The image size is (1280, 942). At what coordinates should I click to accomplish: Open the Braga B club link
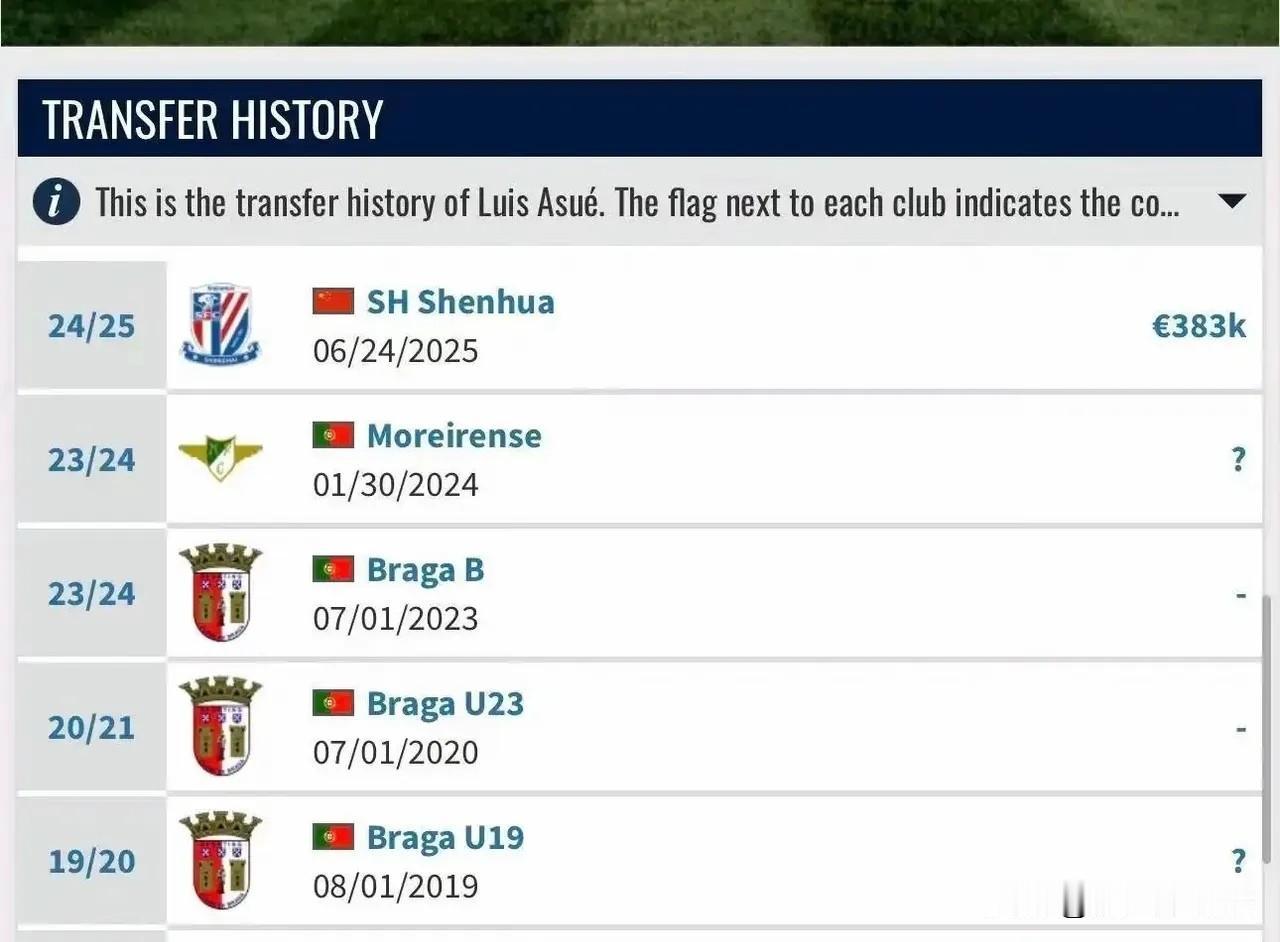click(425, 570)
